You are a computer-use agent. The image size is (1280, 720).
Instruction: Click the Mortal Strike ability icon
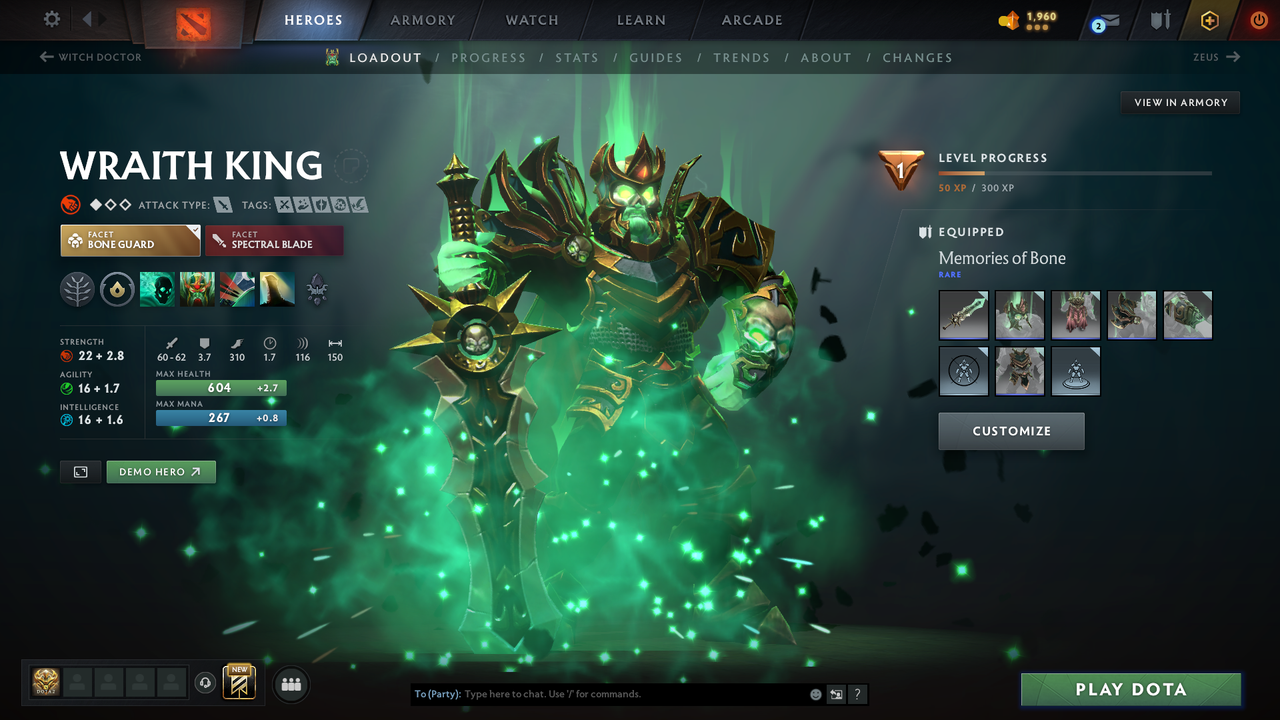click(x=237, y=289)
